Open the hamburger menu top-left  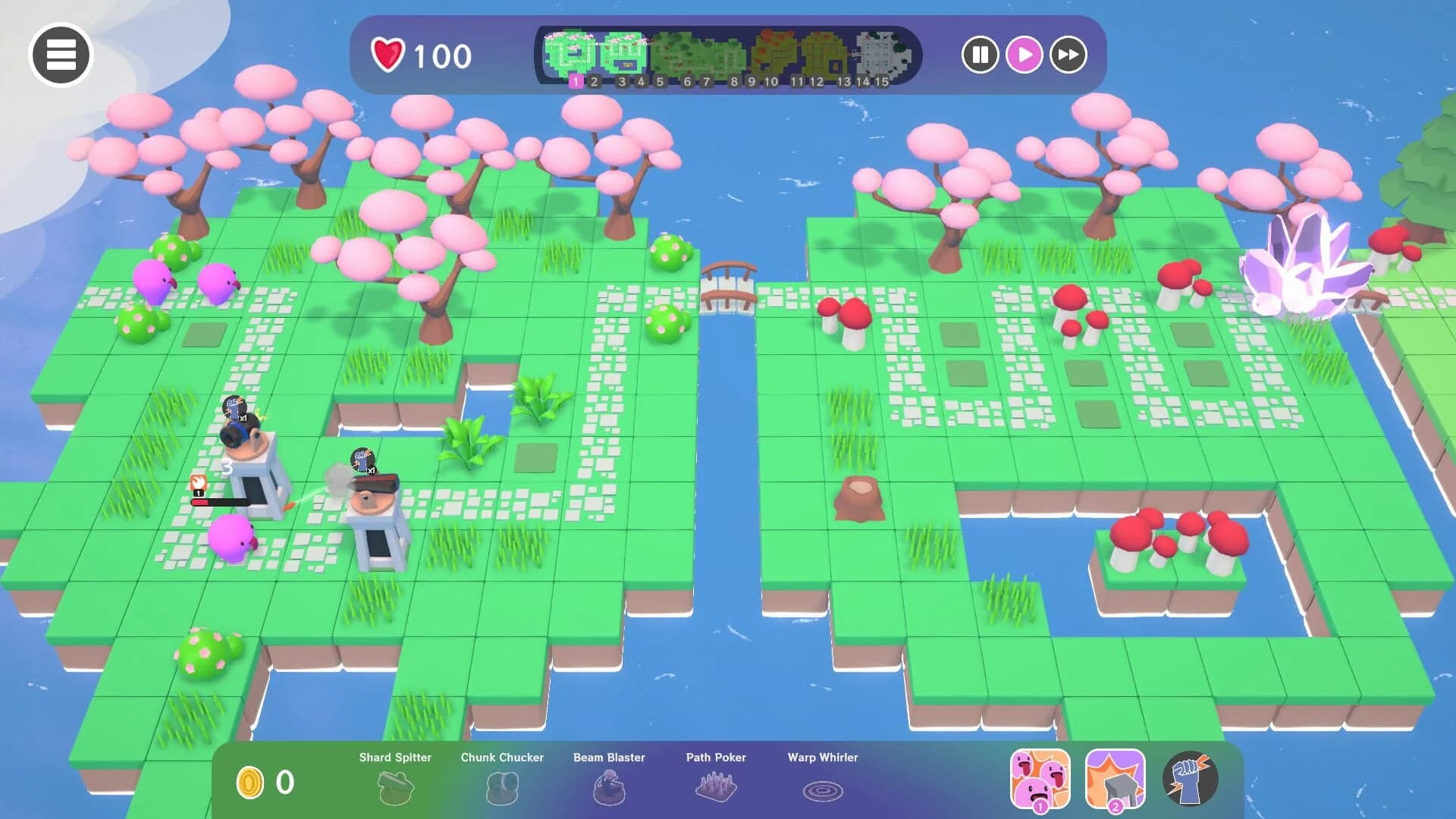[x=61, y=55]
